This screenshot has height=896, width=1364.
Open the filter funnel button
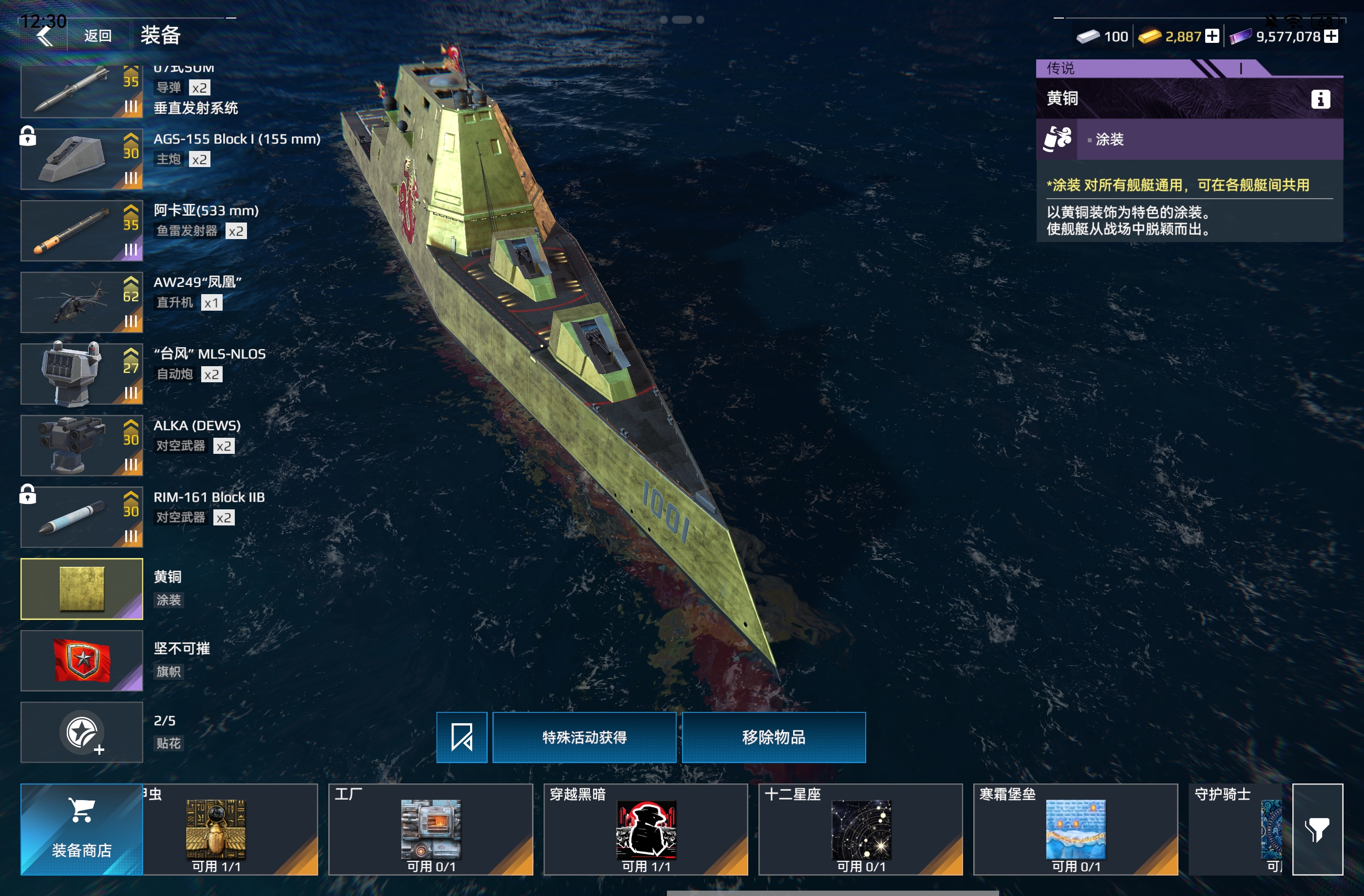pos(1317,829)
